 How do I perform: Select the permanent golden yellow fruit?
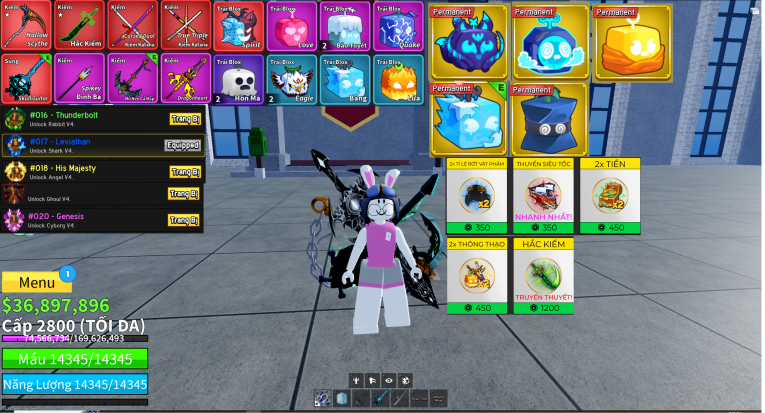click(x=632, y=44)
